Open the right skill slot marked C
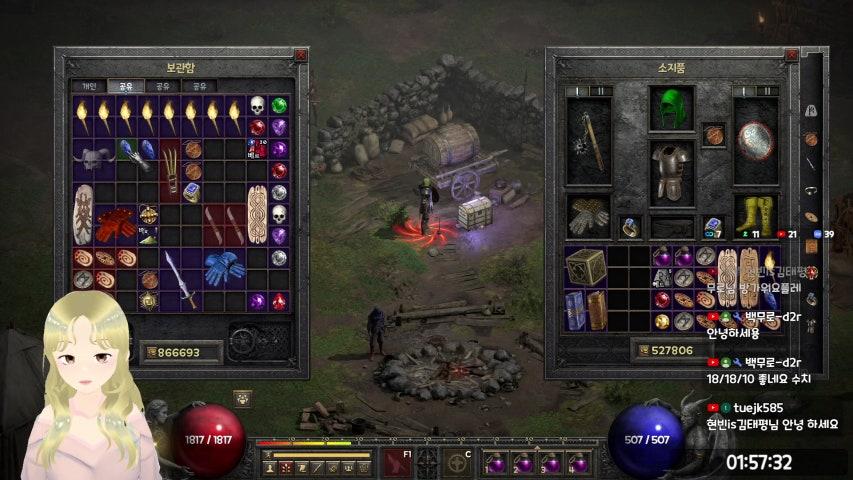Image resolution: width=853 pixels, height=480 pixels. [x=458, y=462]
